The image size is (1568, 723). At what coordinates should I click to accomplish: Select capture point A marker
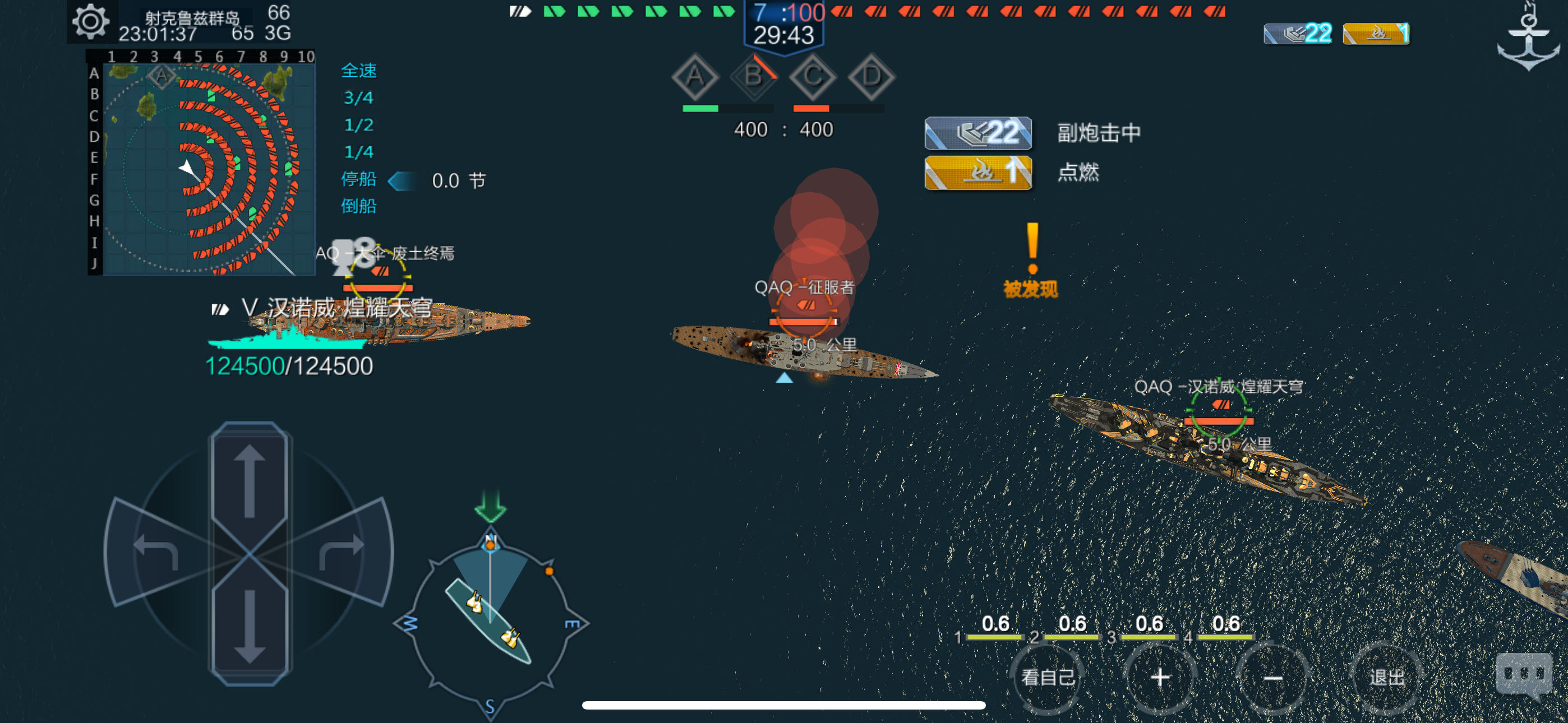click(696, 78)
